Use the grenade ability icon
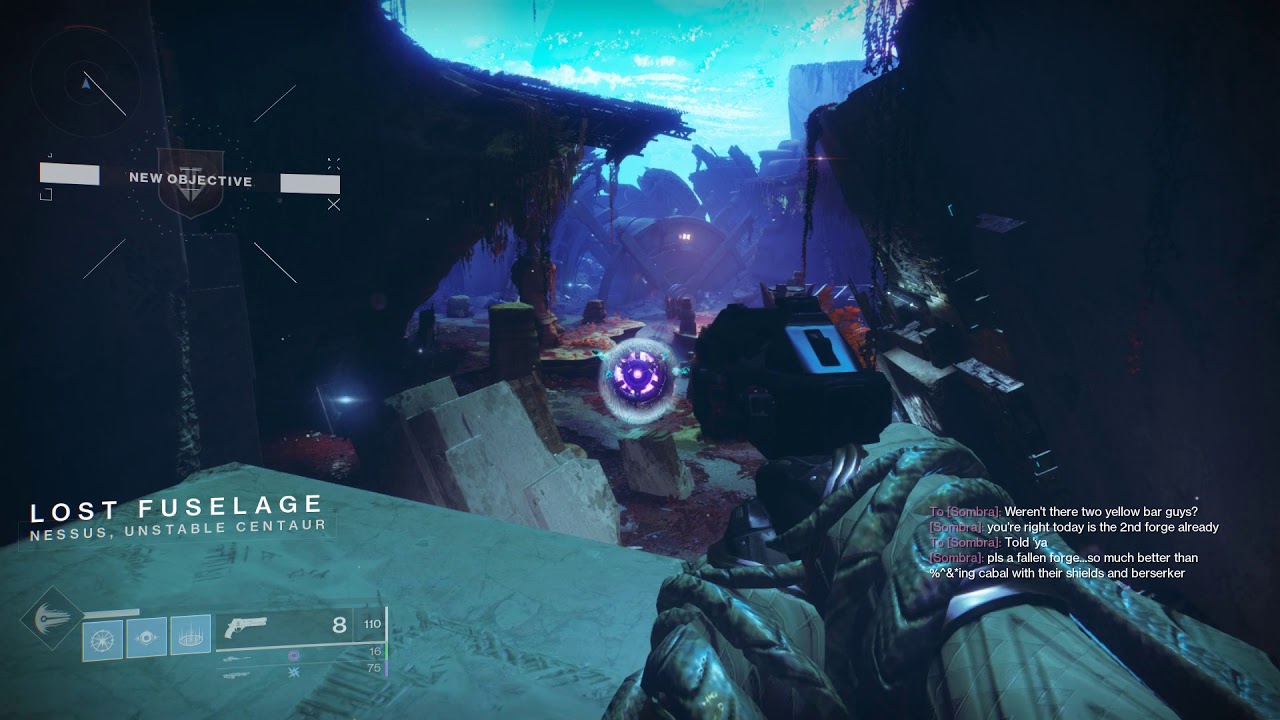 103,638
